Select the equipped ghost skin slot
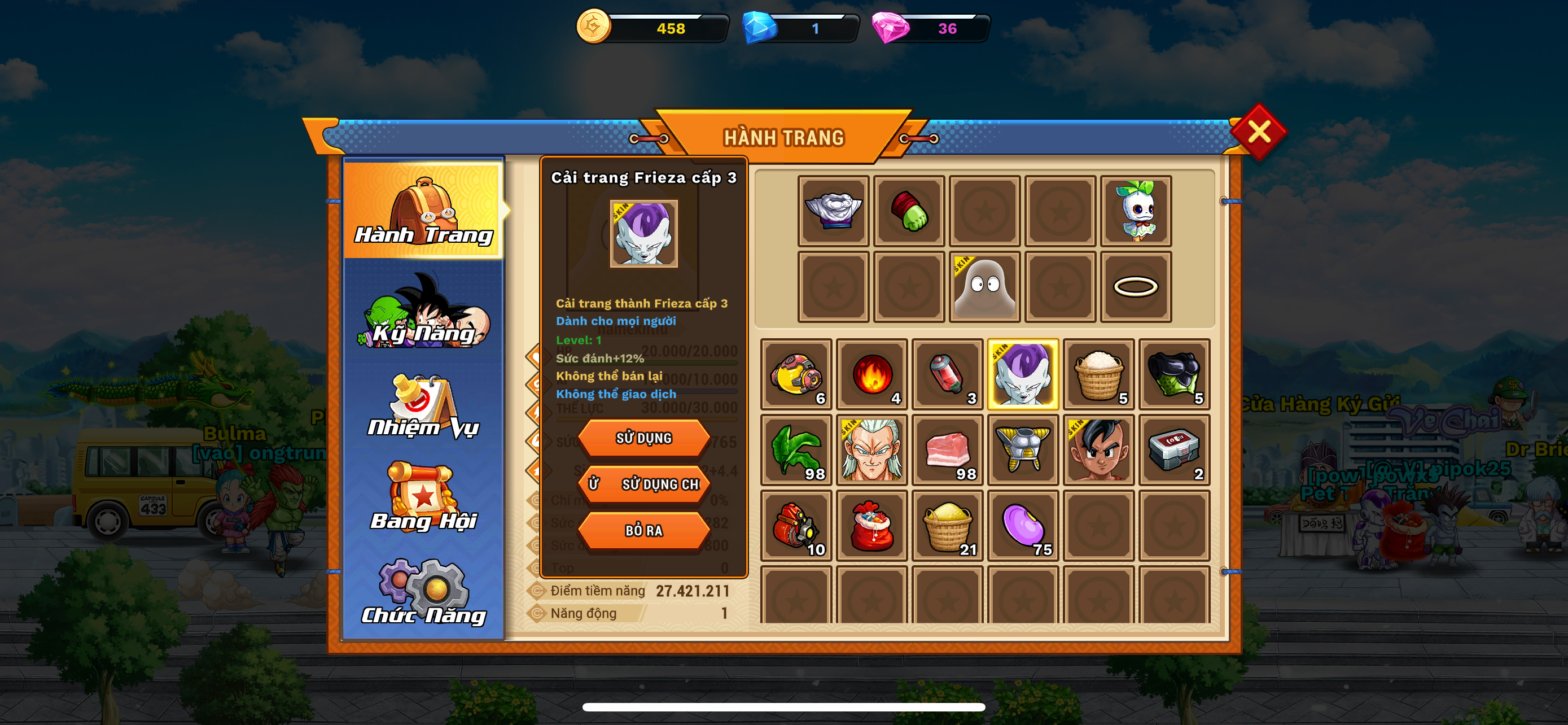 click(x=984, y=287)
